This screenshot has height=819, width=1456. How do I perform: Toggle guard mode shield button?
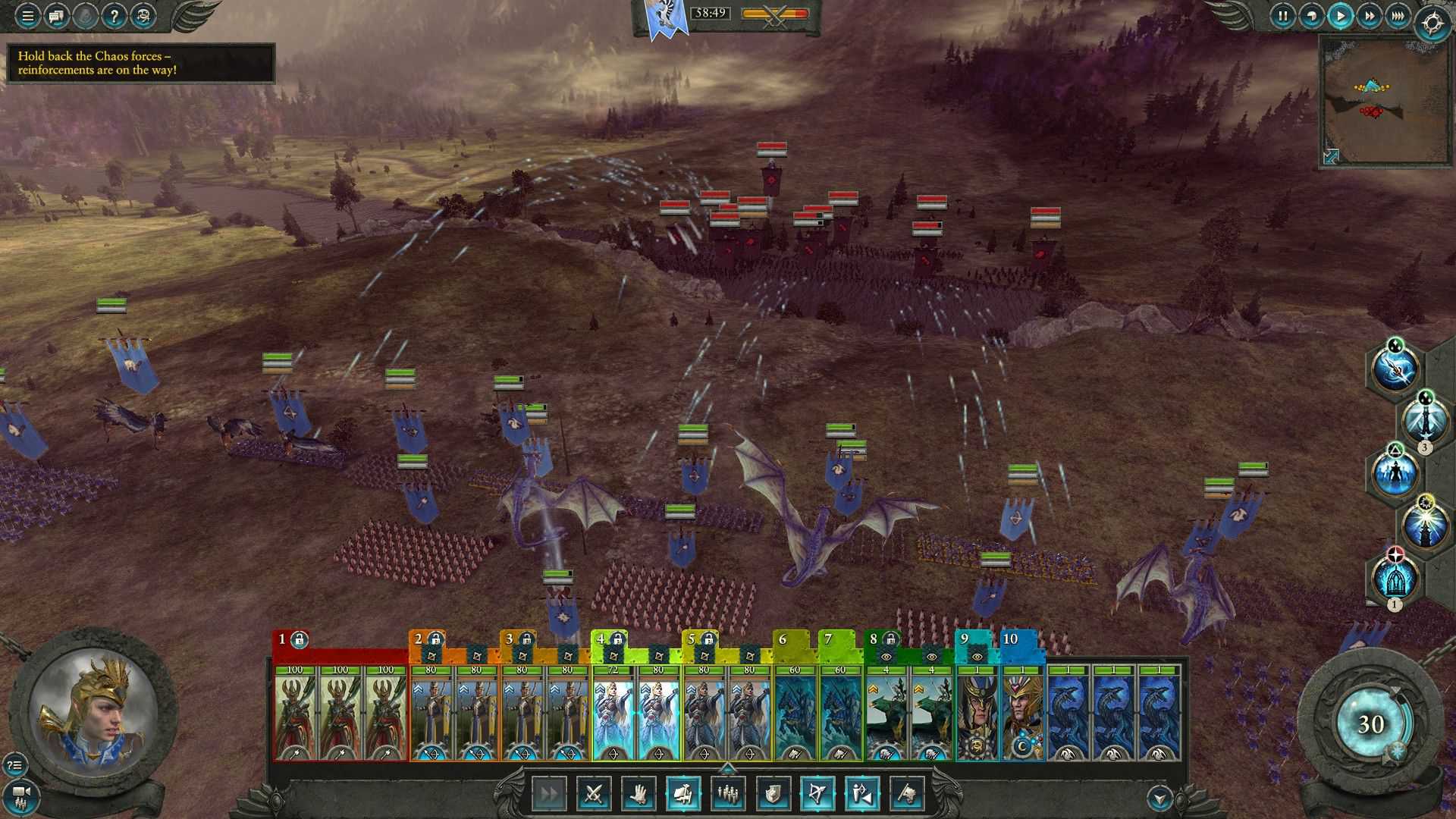pos(773,794)
